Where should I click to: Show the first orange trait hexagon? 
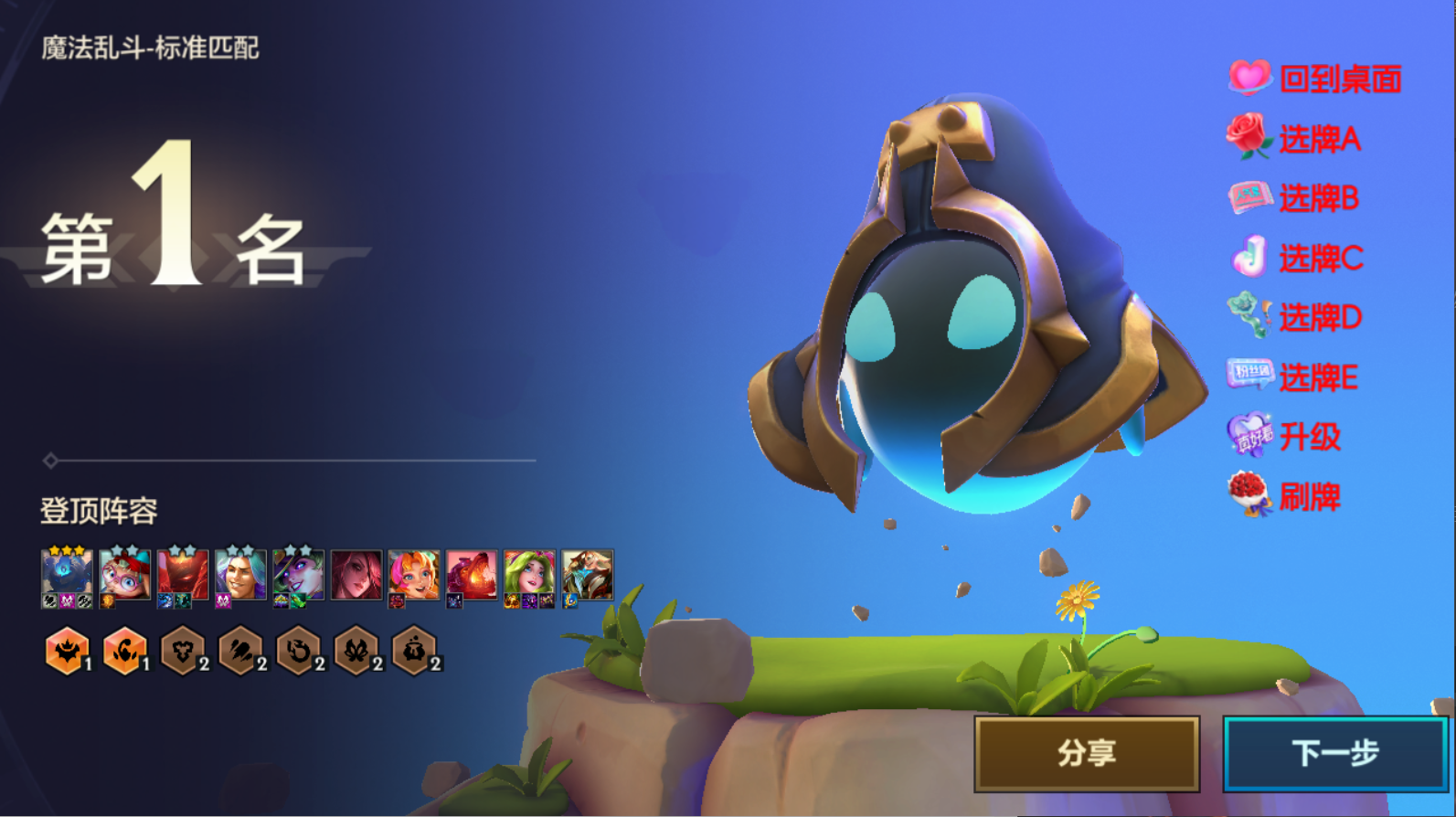tap(67, 651)
